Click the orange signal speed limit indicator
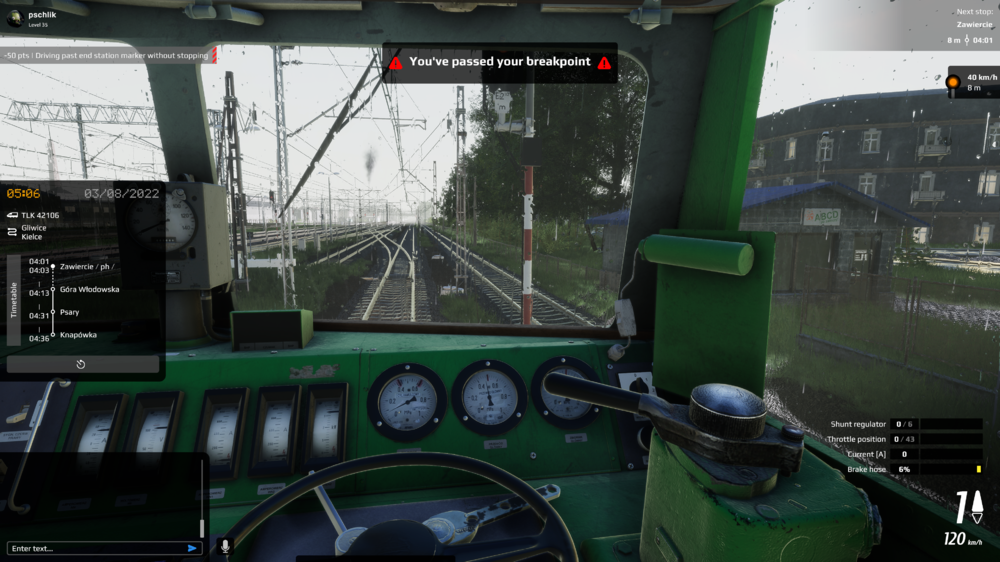Screen dimensions: 1000x562 click(953, 81)
